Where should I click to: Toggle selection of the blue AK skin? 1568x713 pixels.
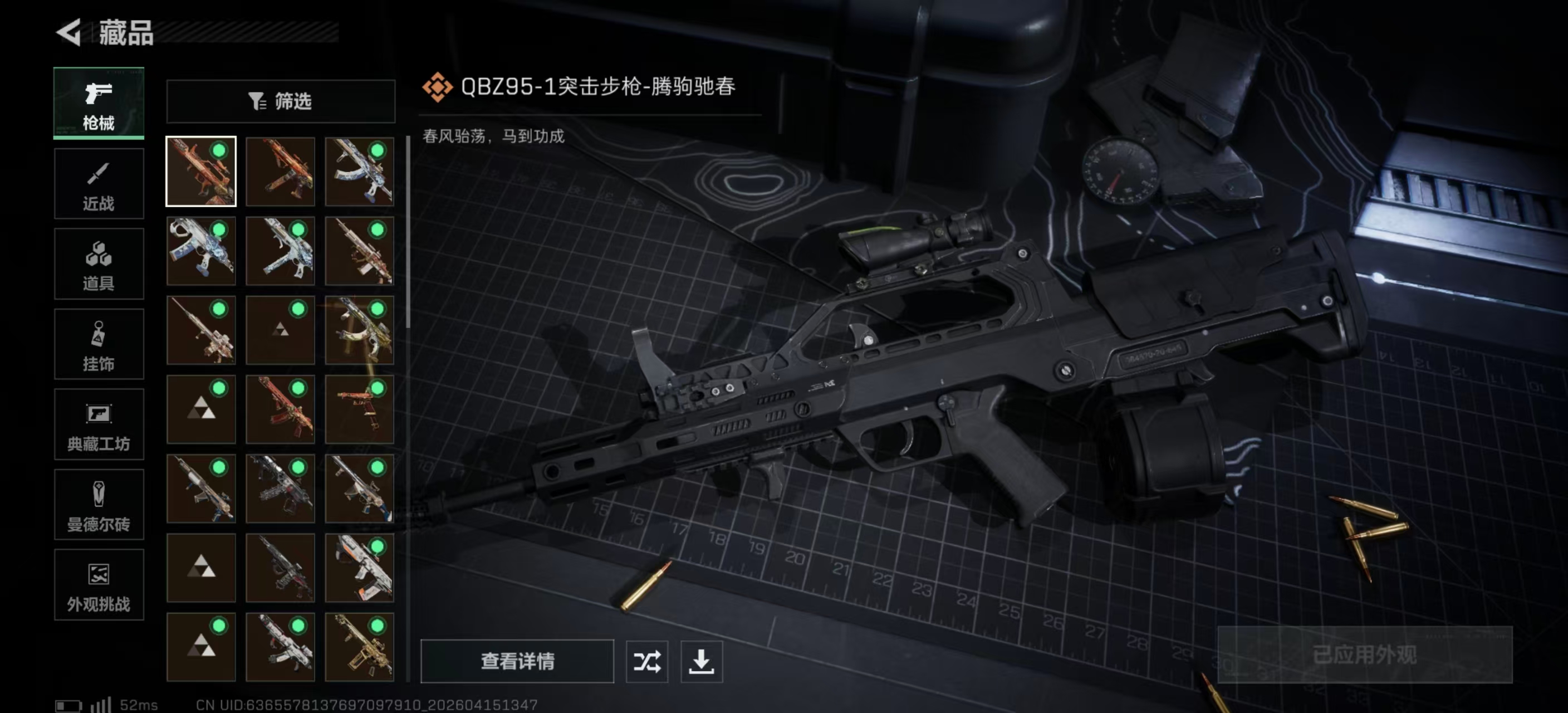pyautogui.click(x=360, y=172)
